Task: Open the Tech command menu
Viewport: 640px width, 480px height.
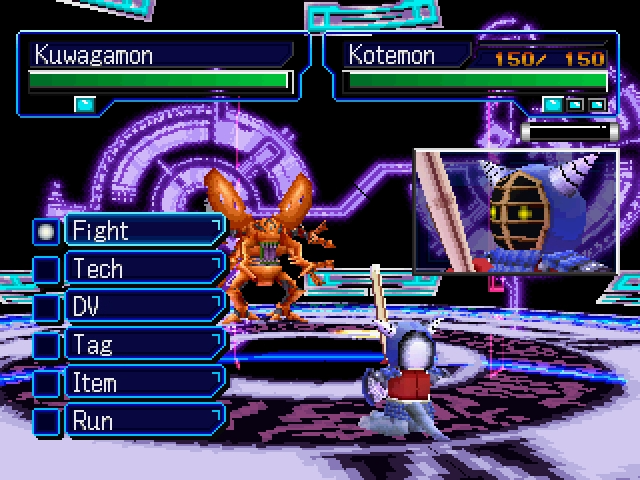Action: (143, 269)
